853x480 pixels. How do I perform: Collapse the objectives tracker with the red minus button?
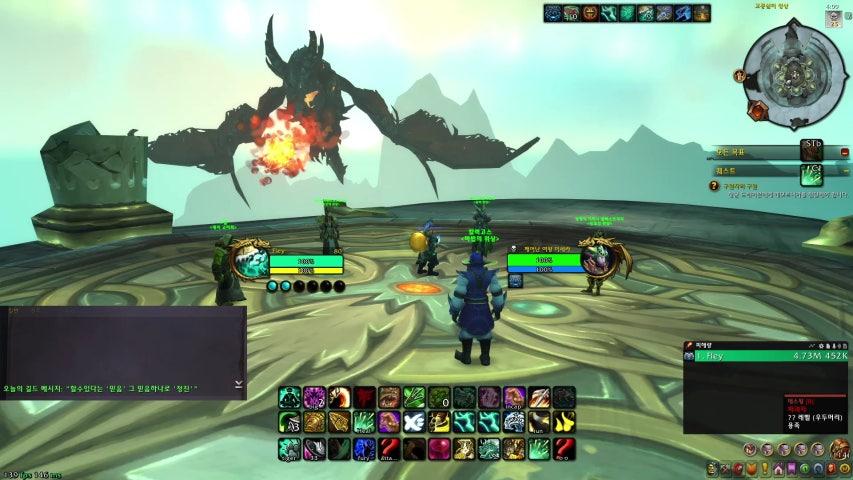(x=845, y=153)
